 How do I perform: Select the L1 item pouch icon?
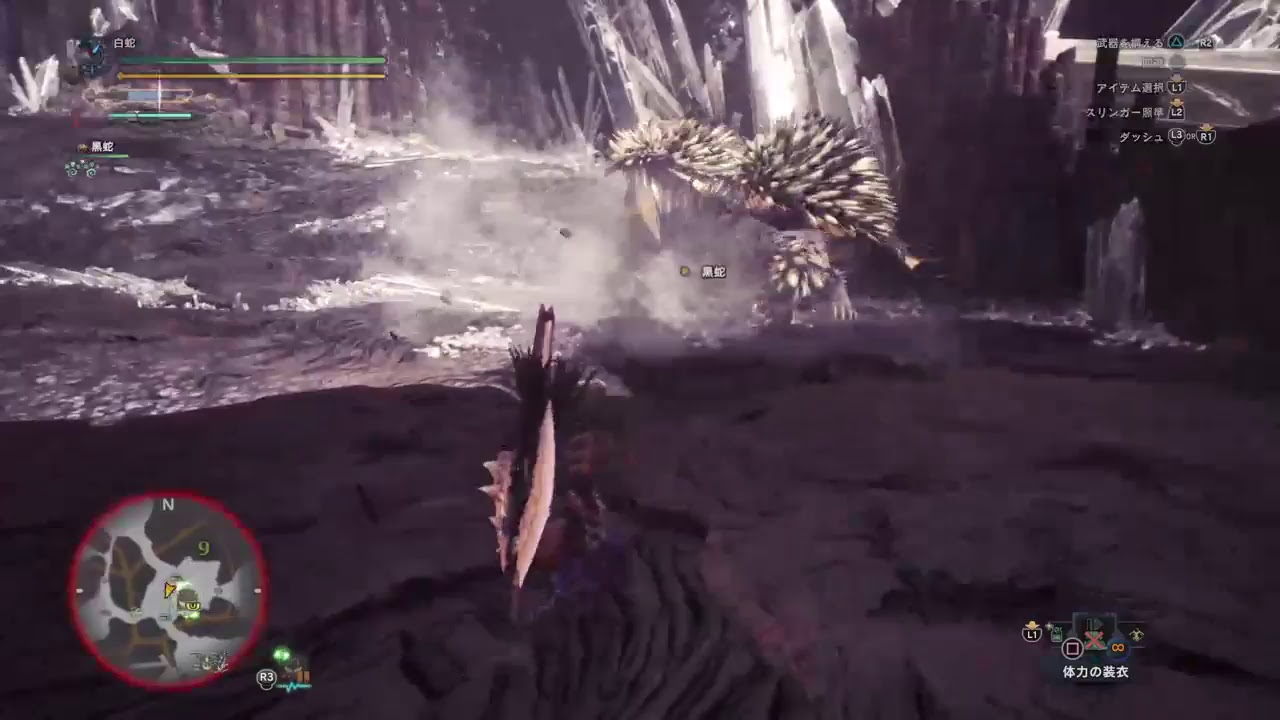(x=1031, y=633)
